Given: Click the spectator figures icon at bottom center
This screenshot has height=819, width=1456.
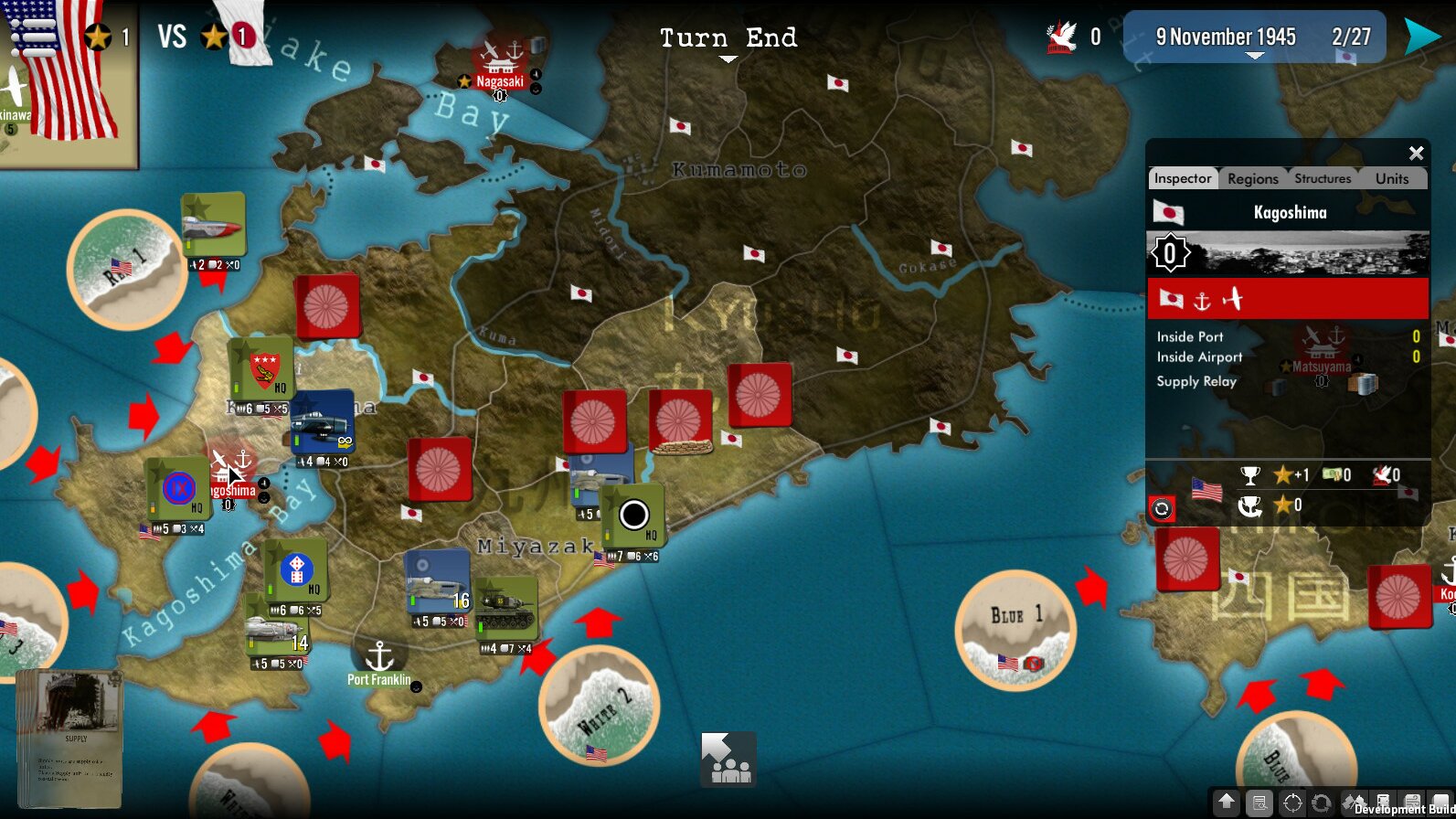Looking at the screenshot, I should coord(727,760).
